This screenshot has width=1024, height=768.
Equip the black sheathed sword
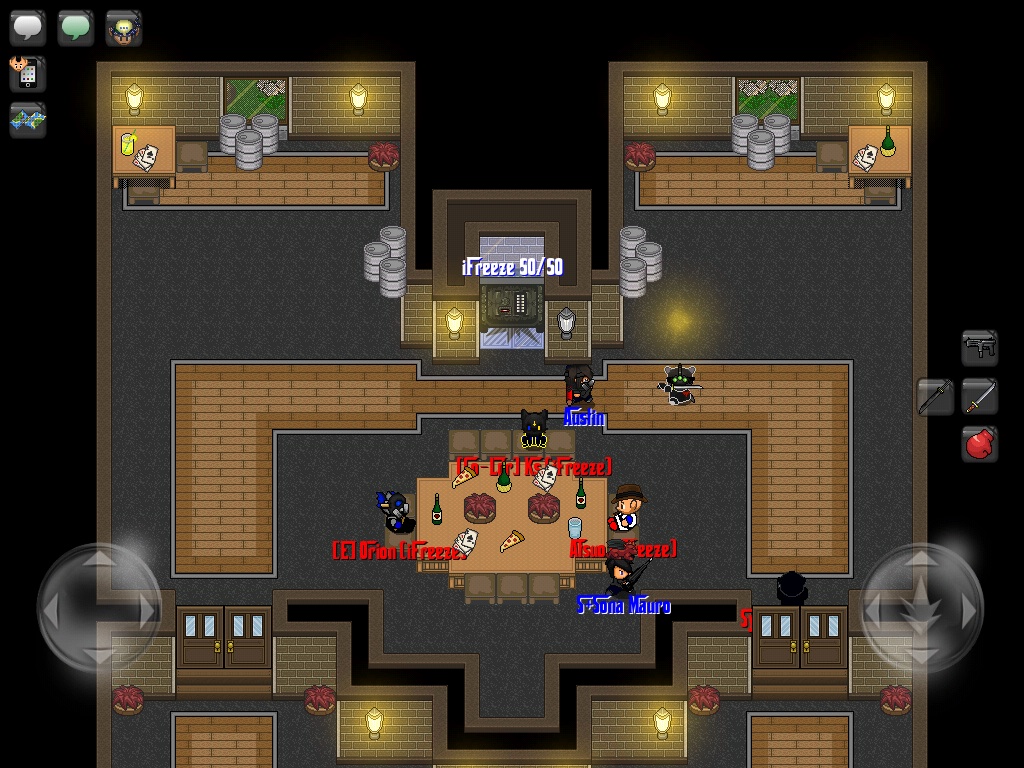click(x=936, y=397)
